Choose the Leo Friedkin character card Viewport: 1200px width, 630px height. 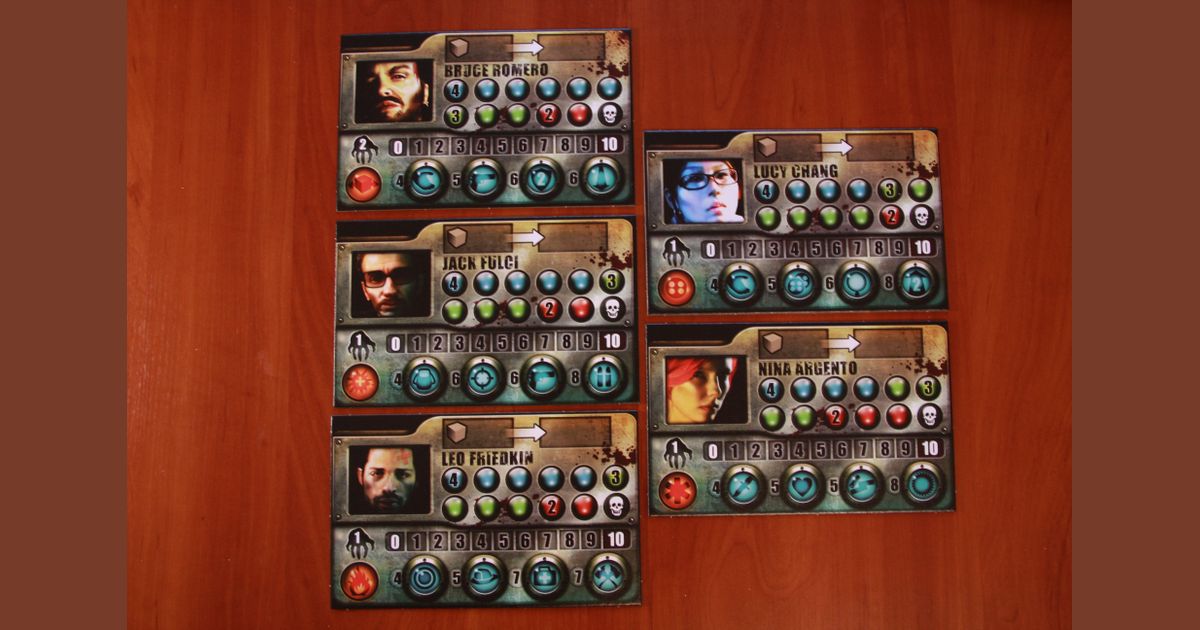485,508
